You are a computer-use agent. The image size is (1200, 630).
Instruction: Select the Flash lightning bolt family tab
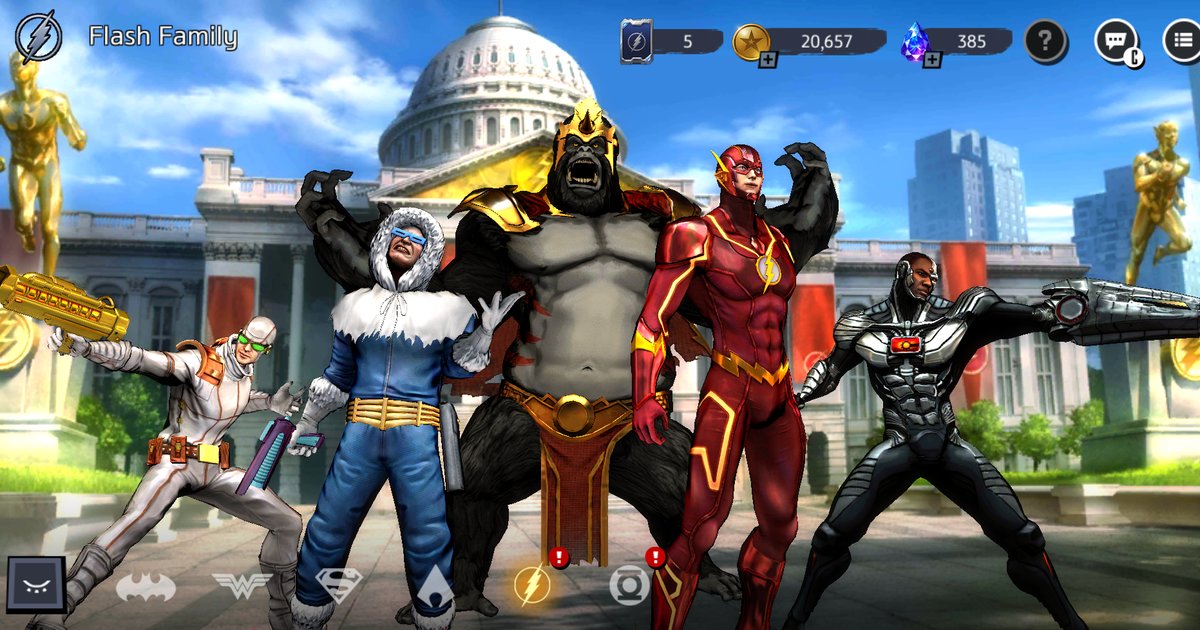[x=532, y=585]
